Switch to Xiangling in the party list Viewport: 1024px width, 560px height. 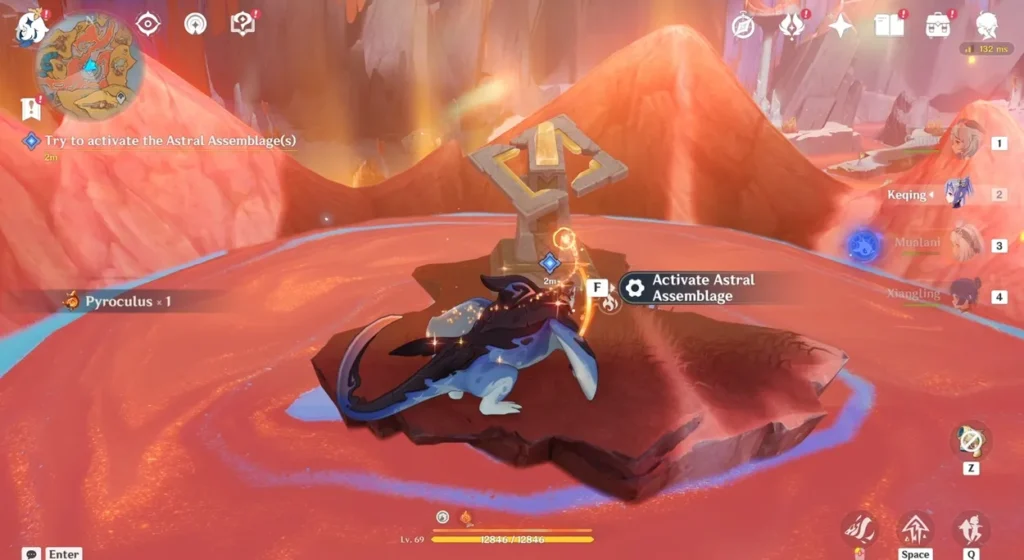click(x=964, y=295)
